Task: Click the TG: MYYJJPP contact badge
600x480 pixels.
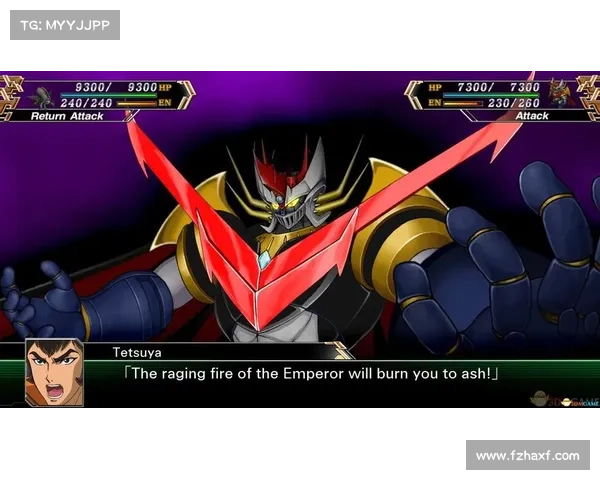Action: point(64,24)
